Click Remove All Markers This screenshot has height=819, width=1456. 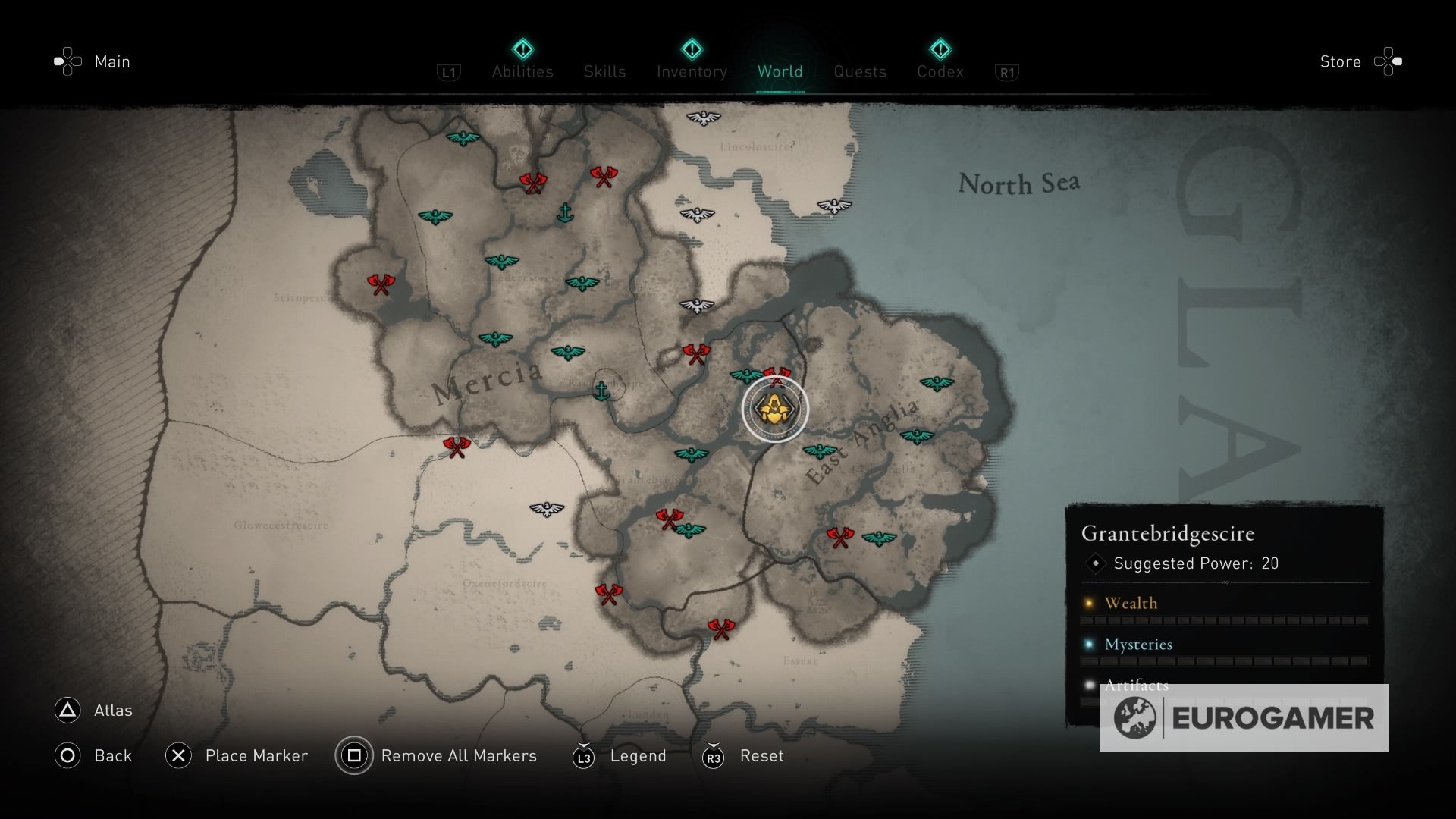tap(458, 755)
